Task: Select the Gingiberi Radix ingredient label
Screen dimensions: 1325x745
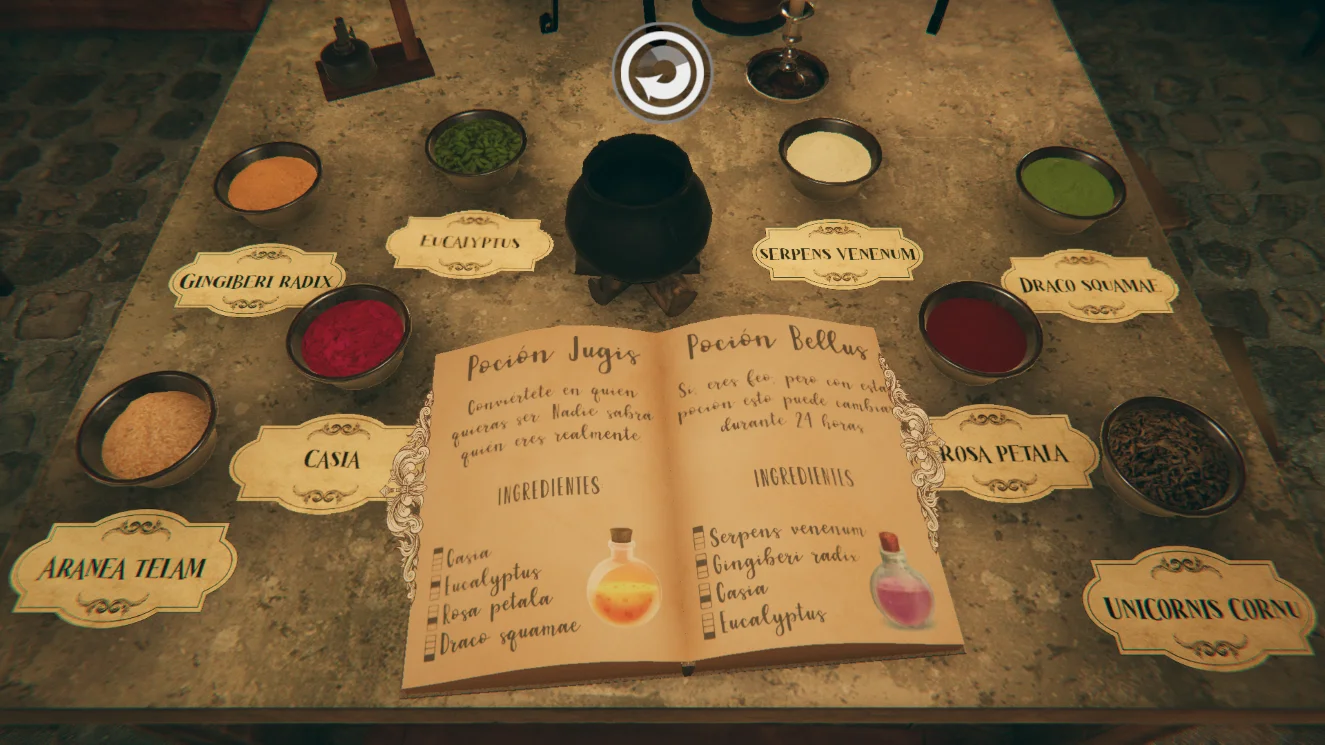Action: coord(257,280)
